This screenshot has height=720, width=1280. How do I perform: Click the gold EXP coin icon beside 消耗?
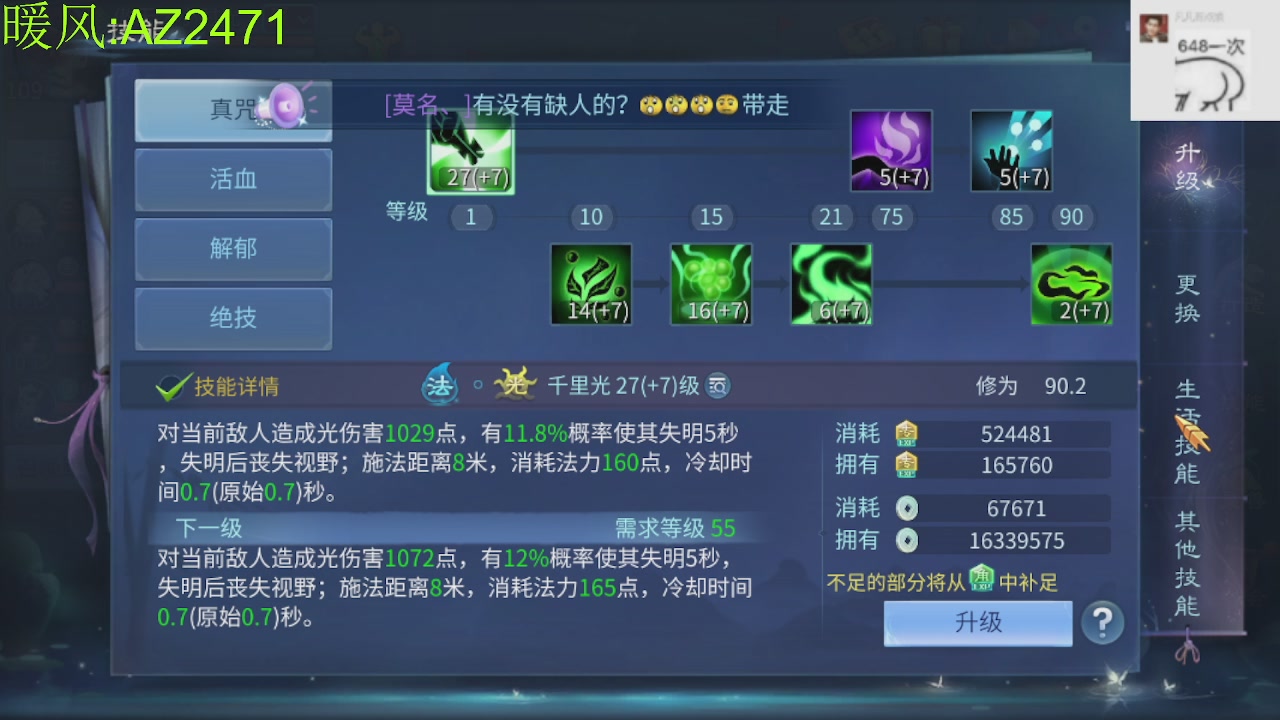click(906, 433)
